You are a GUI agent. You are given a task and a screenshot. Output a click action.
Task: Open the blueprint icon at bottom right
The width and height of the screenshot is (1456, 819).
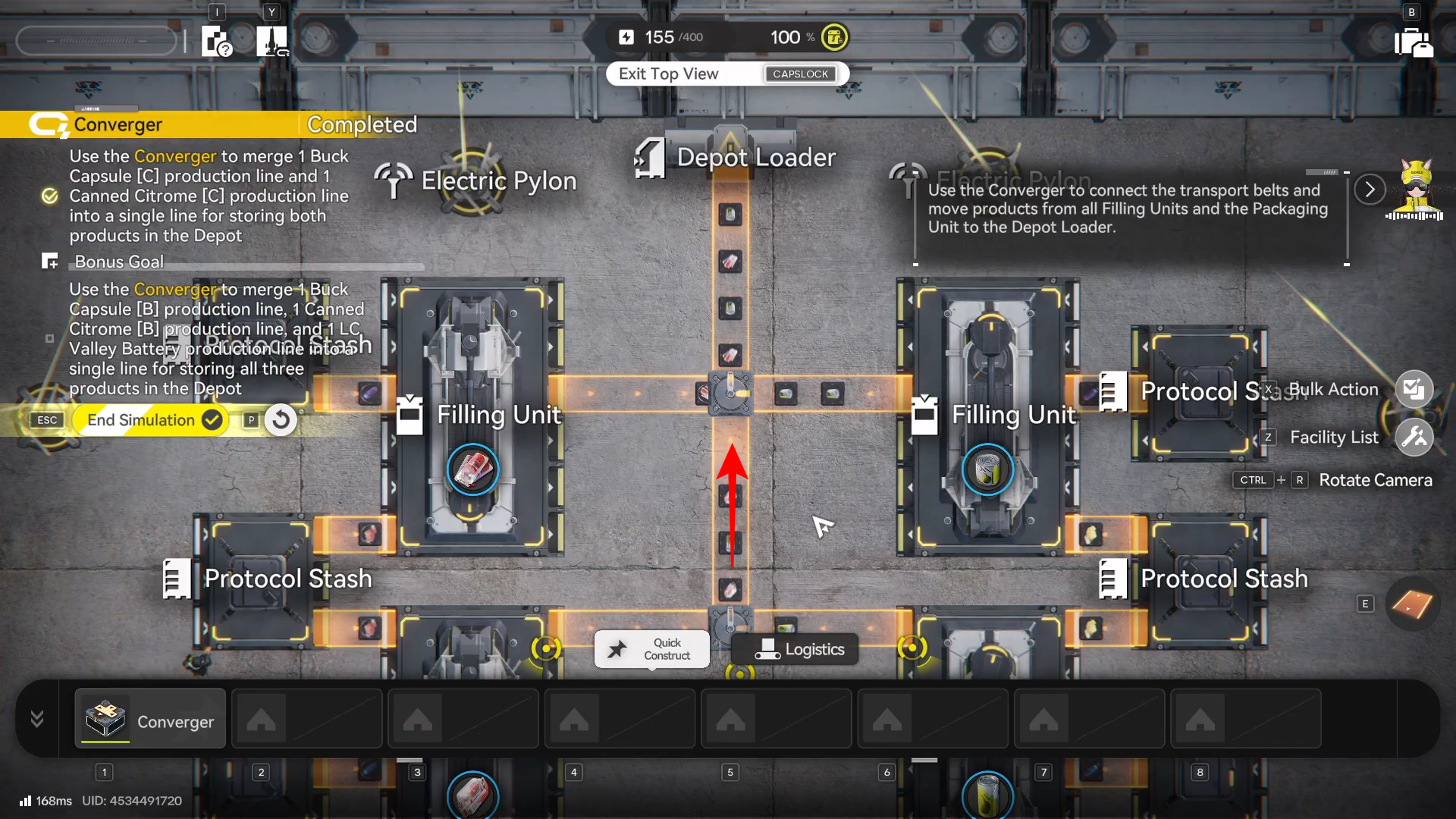coord(1412,604)
